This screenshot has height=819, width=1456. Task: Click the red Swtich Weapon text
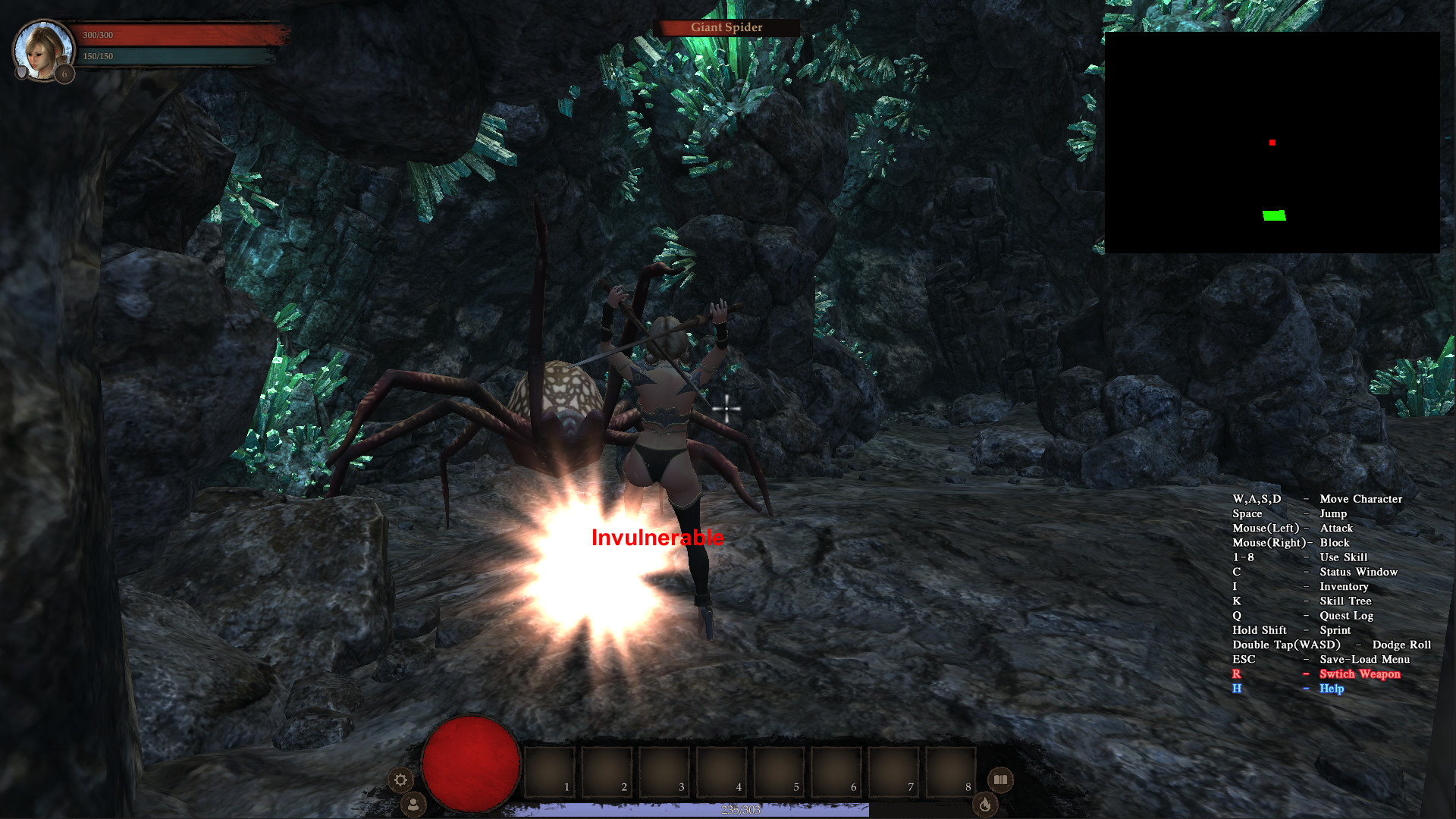click(x=1361, y=673)
